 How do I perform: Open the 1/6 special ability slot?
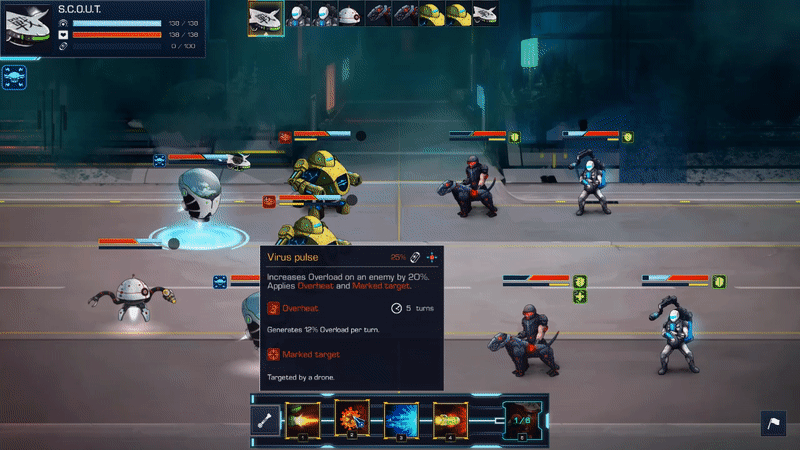pos(522,421)
